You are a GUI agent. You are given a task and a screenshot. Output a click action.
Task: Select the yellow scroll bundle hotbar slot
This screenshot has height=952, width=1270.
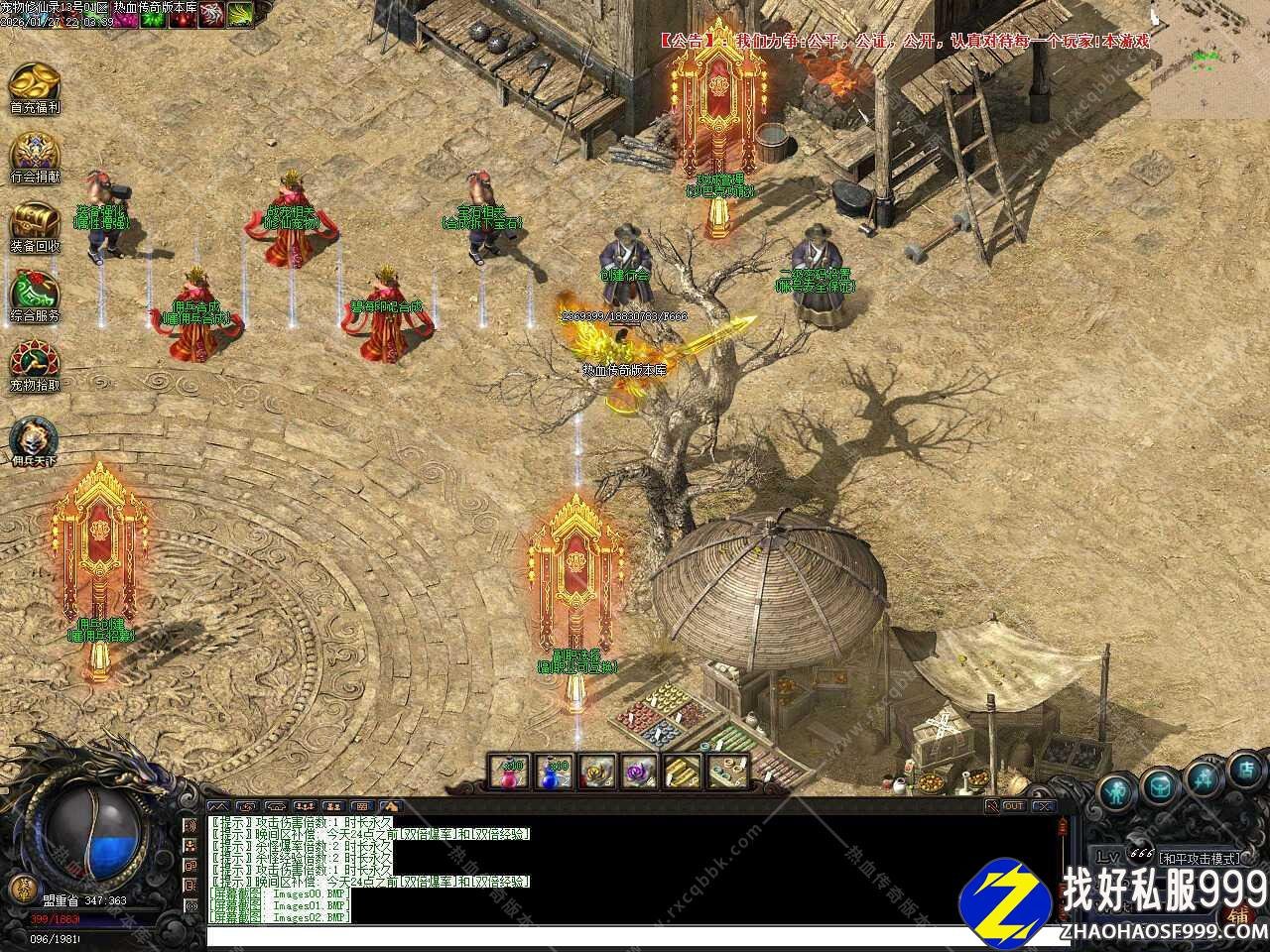[x=684, y=772]
